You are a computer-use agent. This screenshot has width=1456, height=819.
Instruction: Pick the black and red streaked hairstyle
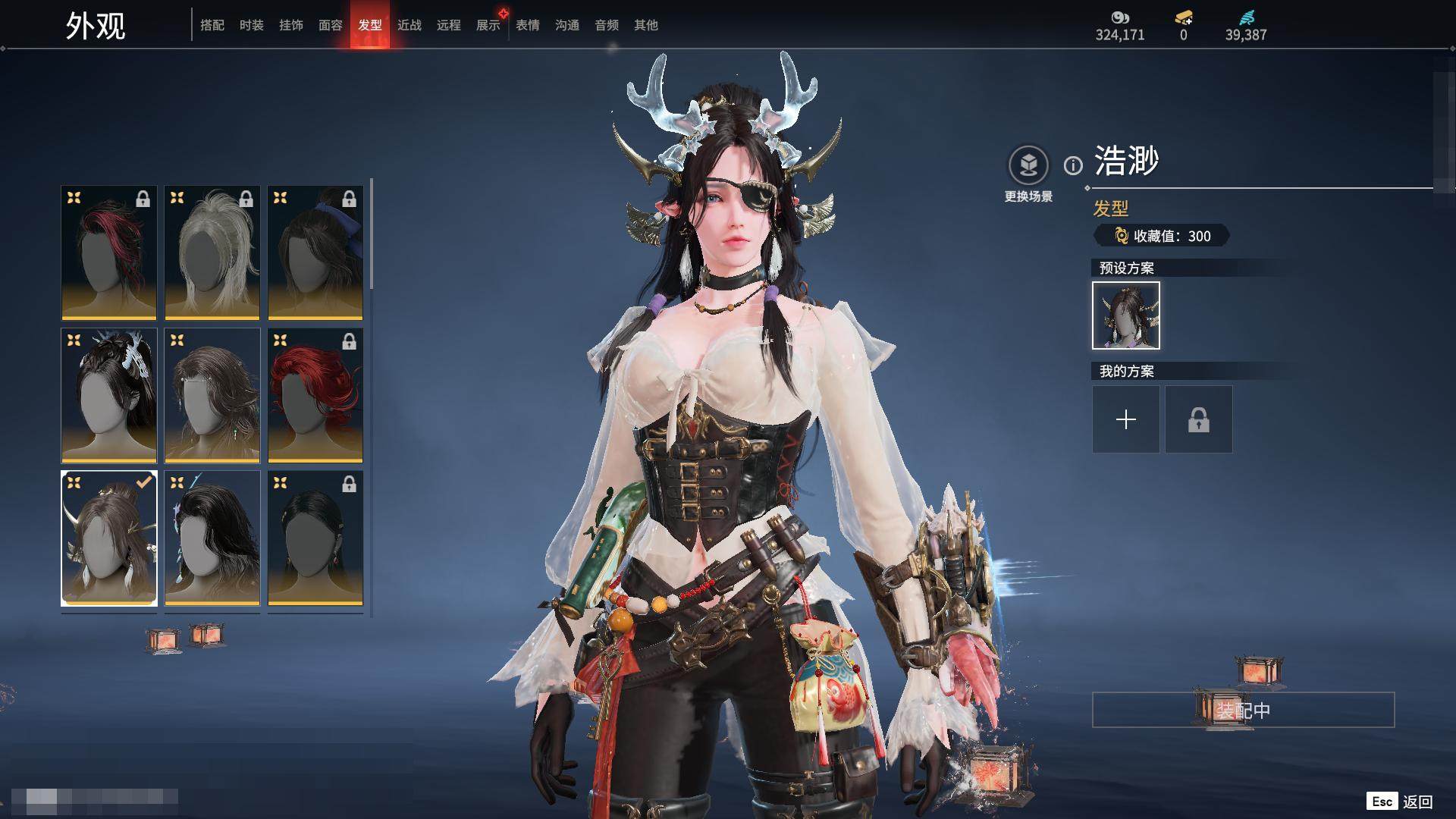tap(109, 253)
